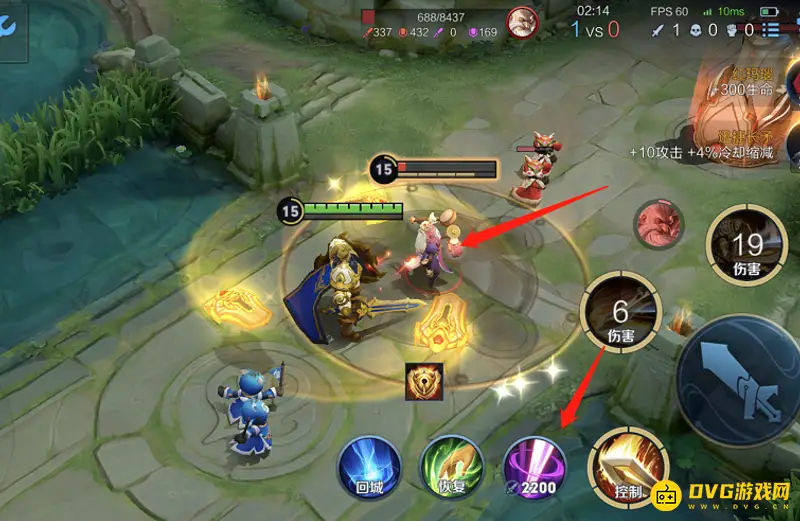800x521 pixels.
Task: Select the enemy portrait in top bar
Action: tap(520, 22)
